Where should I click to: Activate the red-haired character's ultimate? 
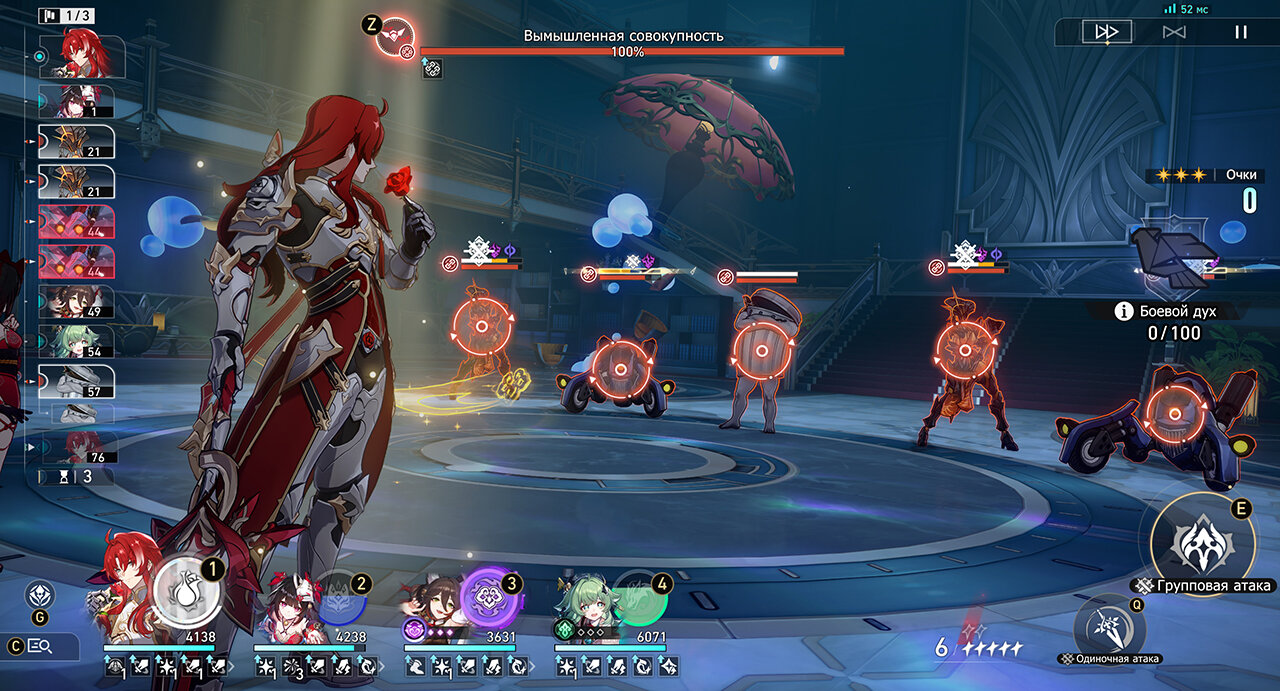click(187, 593)
